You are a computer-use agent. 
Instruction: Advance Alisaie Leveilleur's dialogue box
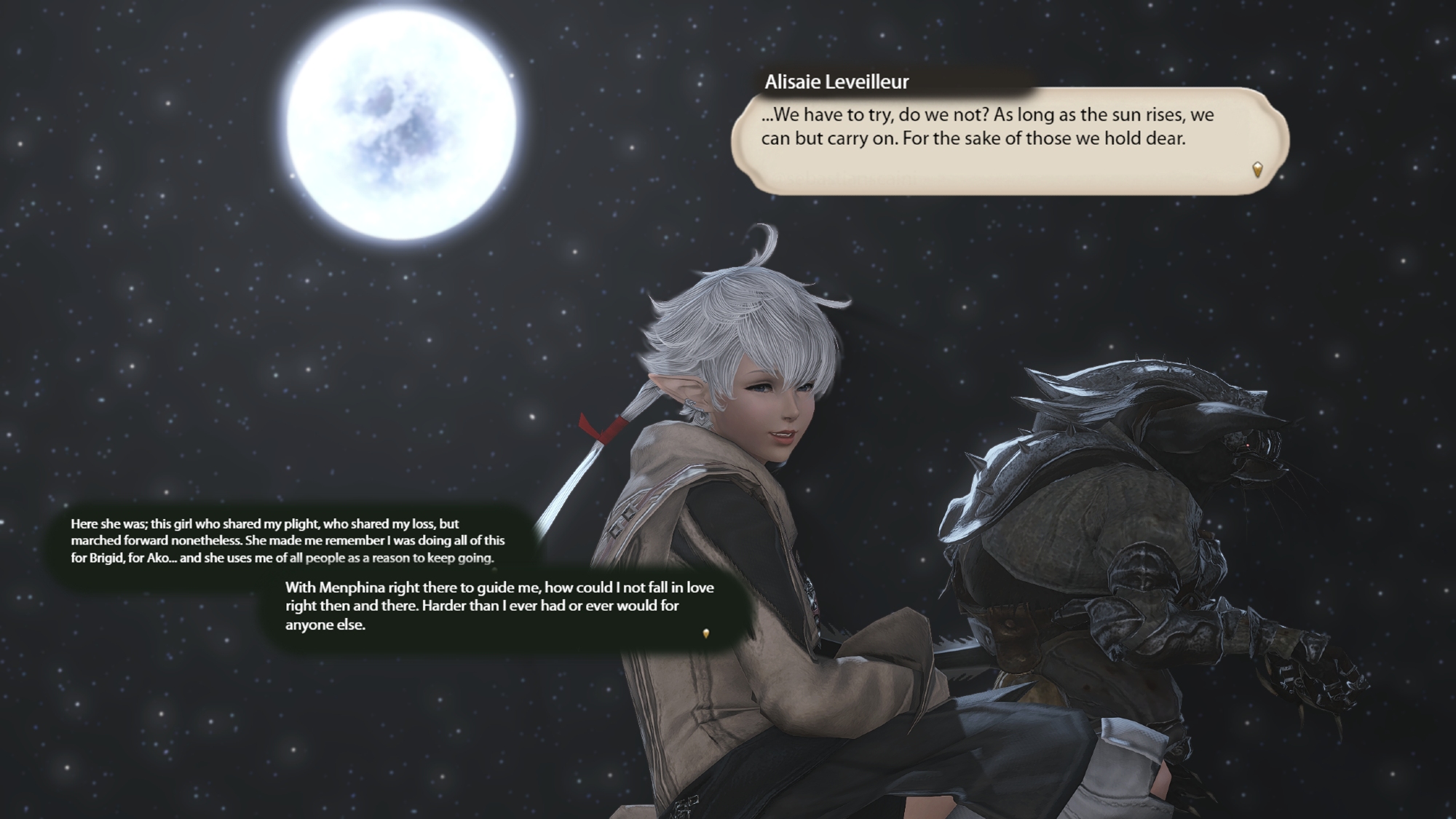click(x=1009, y=140)
